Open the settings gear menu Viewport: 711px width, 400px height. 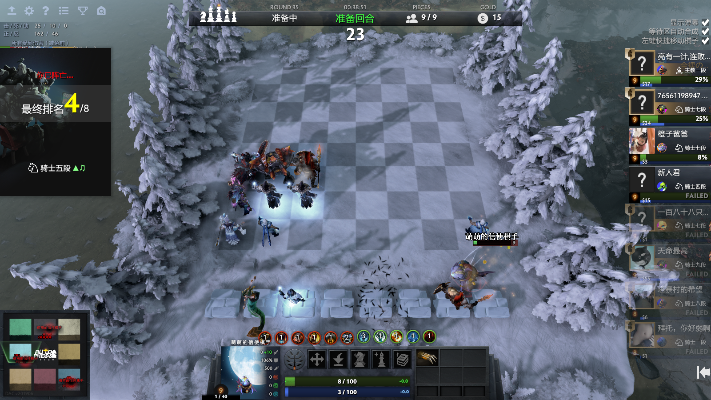[x=29, y=11]
